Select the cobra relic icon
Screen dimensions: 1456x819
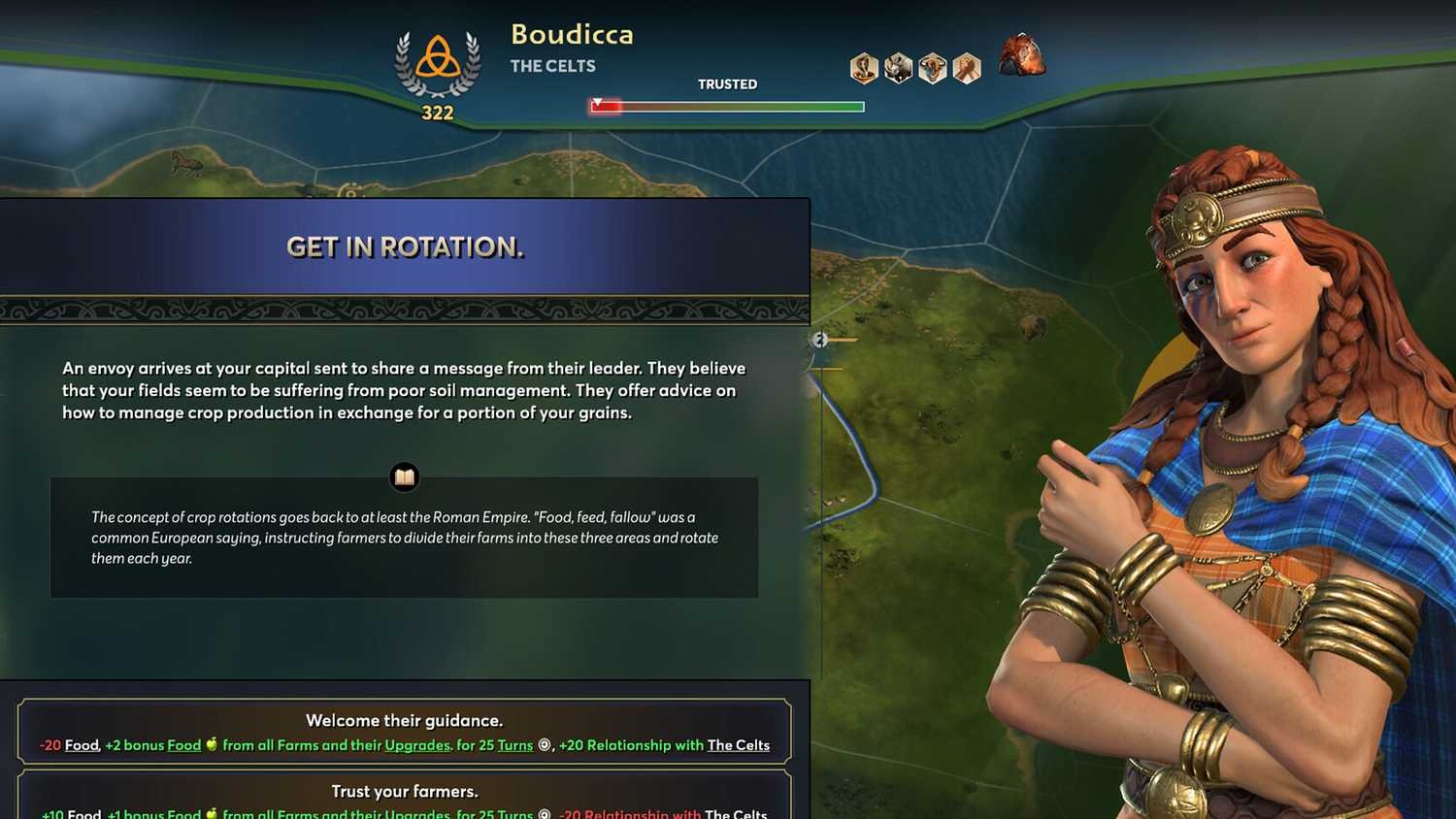click(864, 68)
